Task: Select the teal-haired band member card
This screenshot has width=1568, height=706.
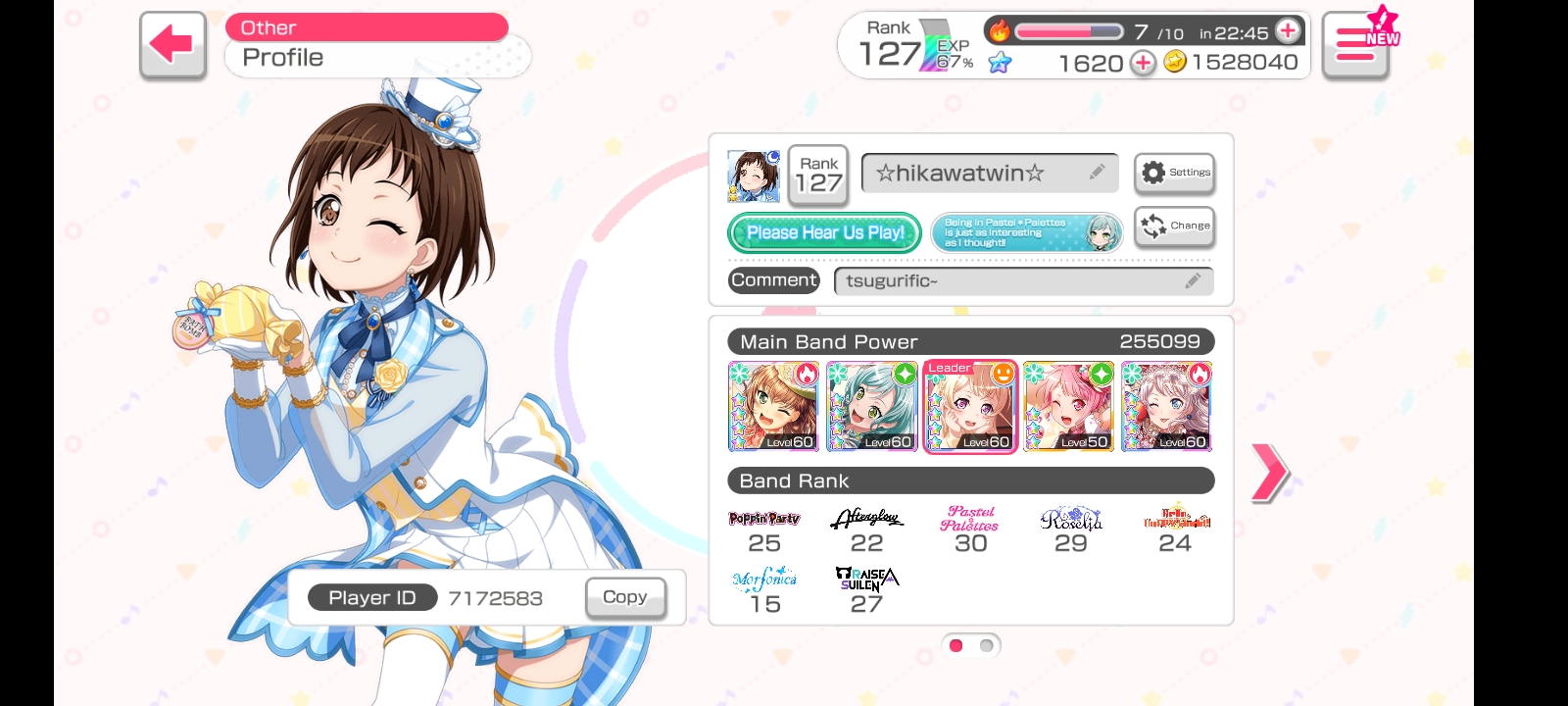Action: point(872,406)
